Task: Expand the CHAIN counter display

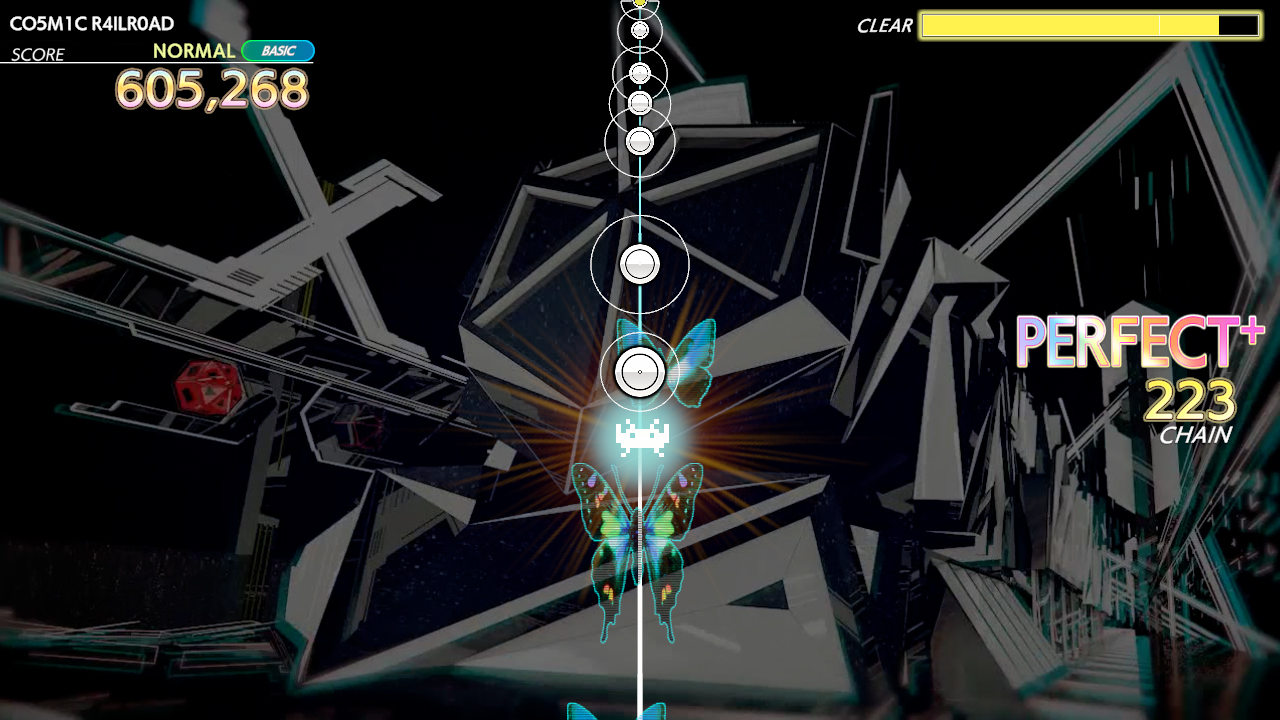Action: point(1196,436)
